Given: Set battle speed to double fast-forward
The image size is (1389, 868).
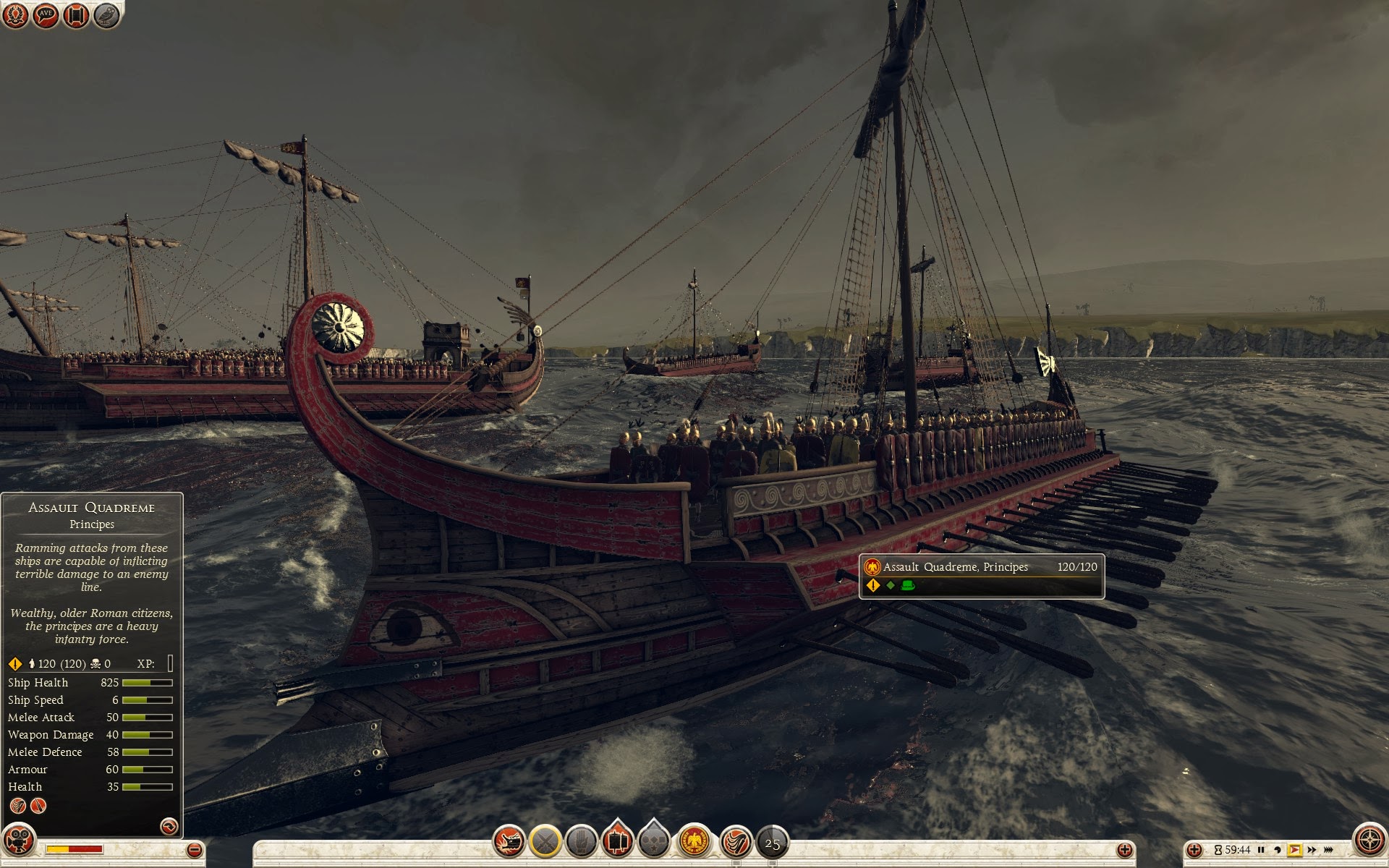Looking at the screenshot, I should click(1312, 850).
